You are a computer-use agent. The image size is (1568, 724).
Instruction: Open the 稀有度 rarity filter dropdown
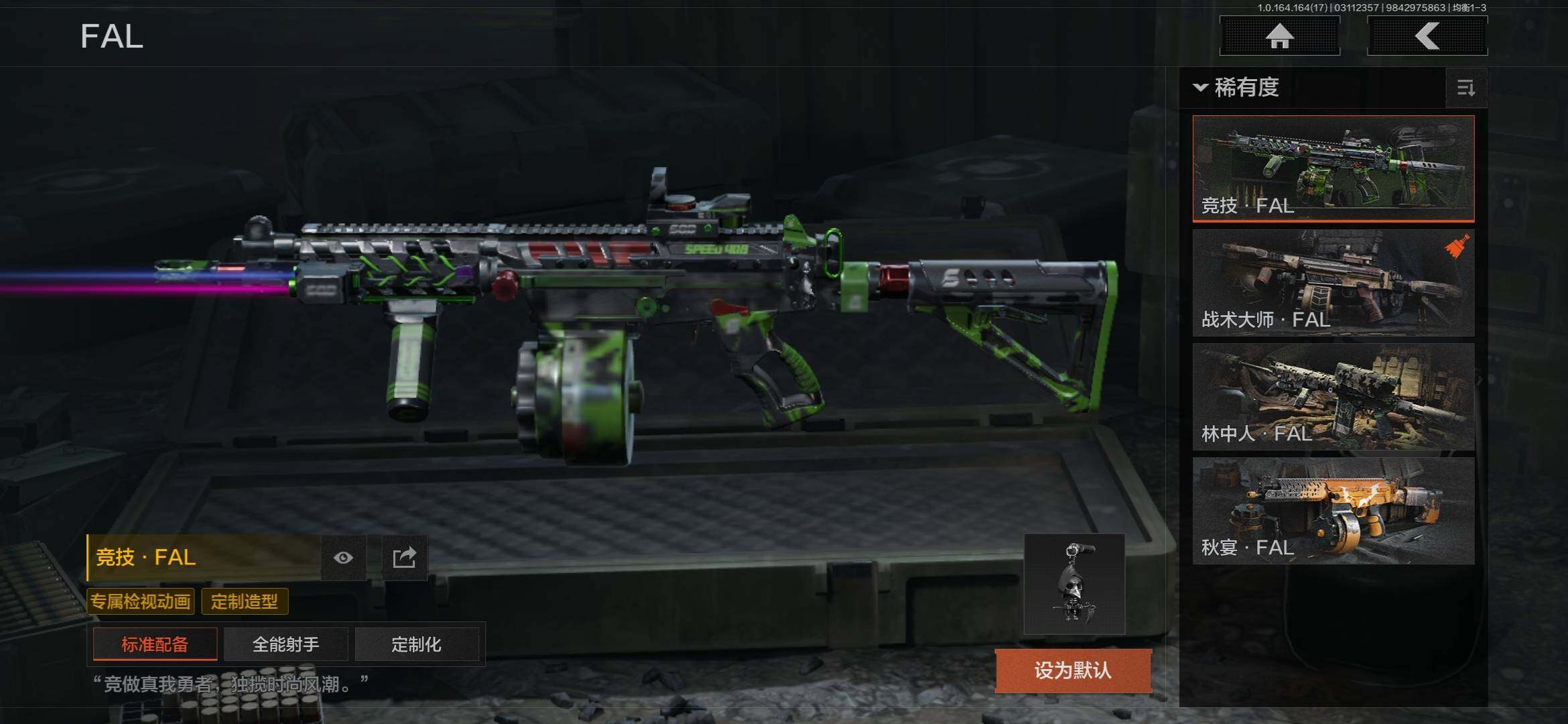1237,87
